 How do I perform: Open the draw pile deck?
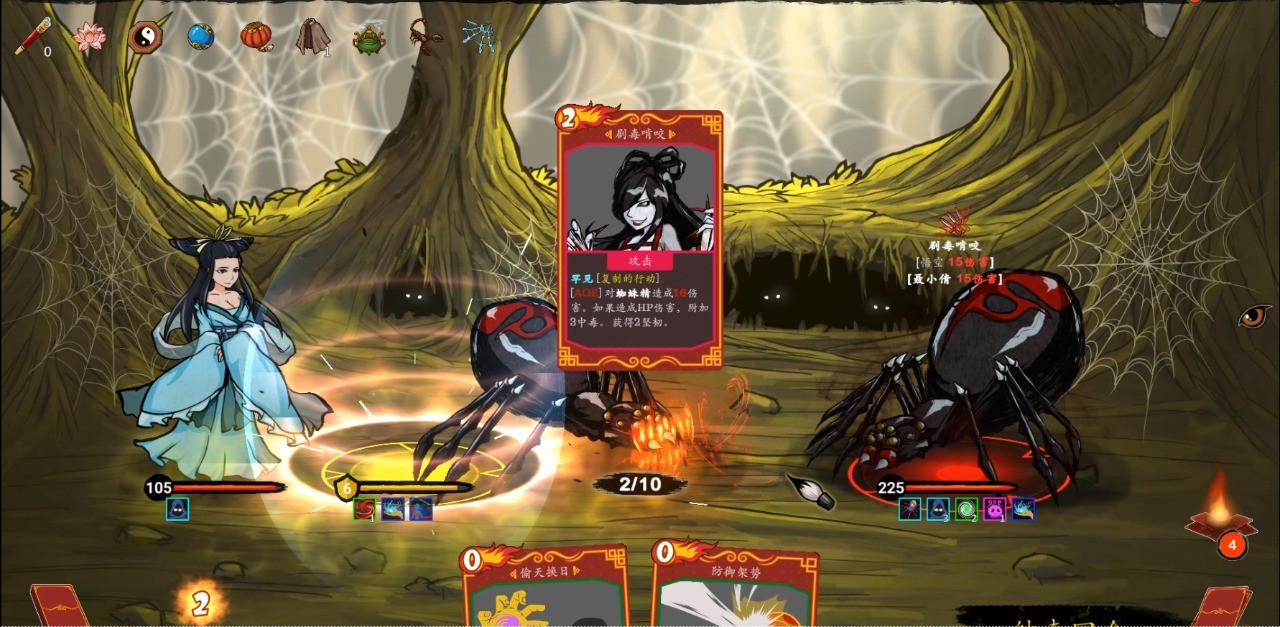[x=60, y=606]
